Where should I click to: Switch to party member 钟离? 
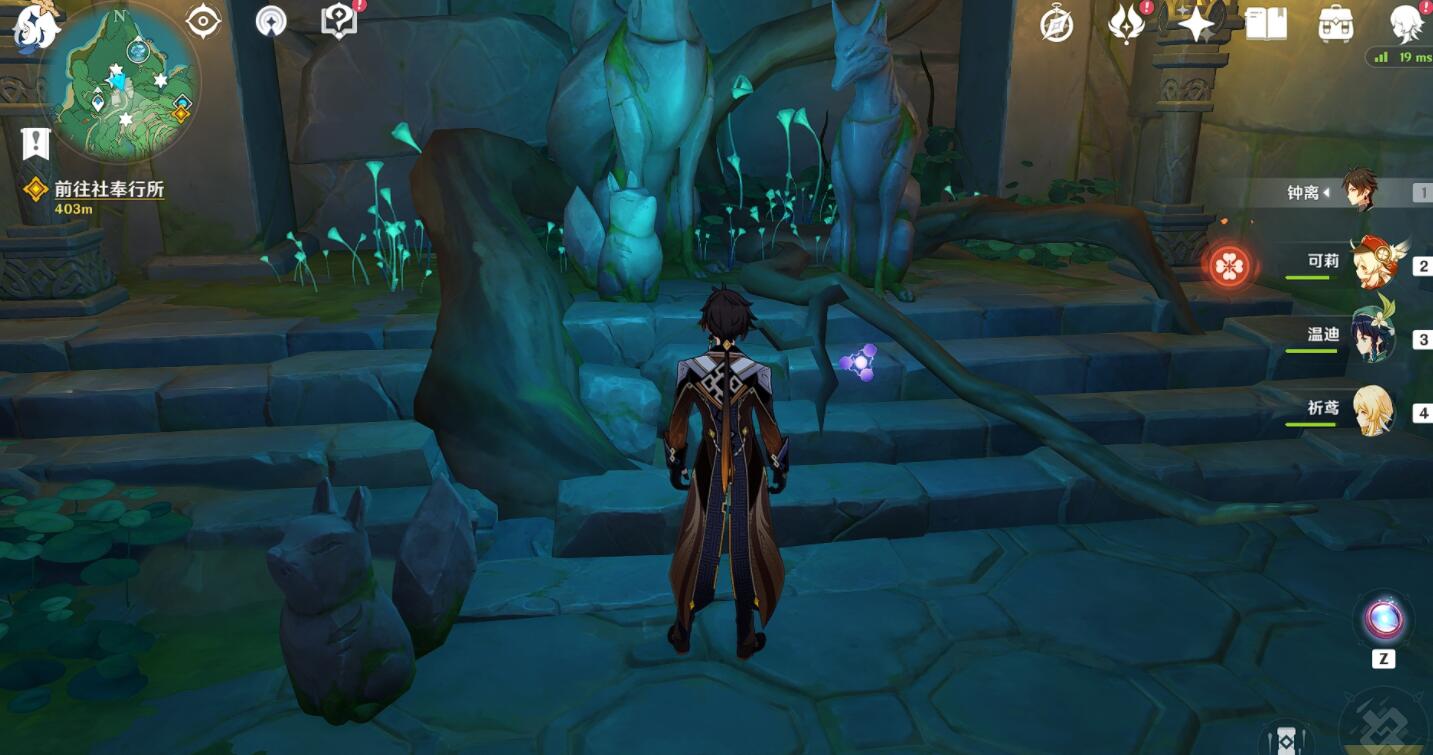(1358, 191)
